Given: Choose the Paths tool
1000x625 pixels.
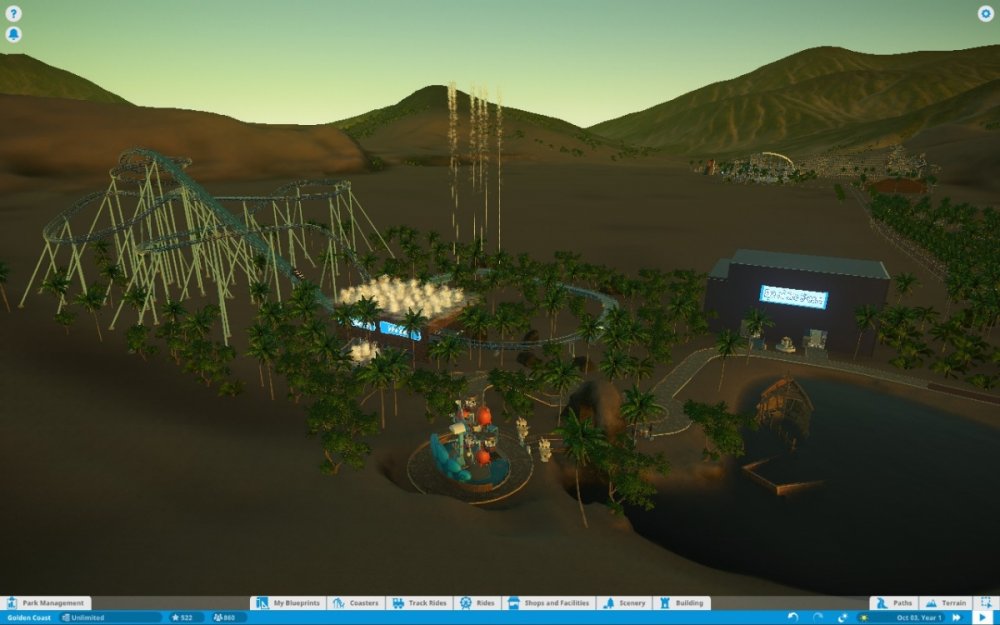Looking at the screenshot, I should coord(894,603).
